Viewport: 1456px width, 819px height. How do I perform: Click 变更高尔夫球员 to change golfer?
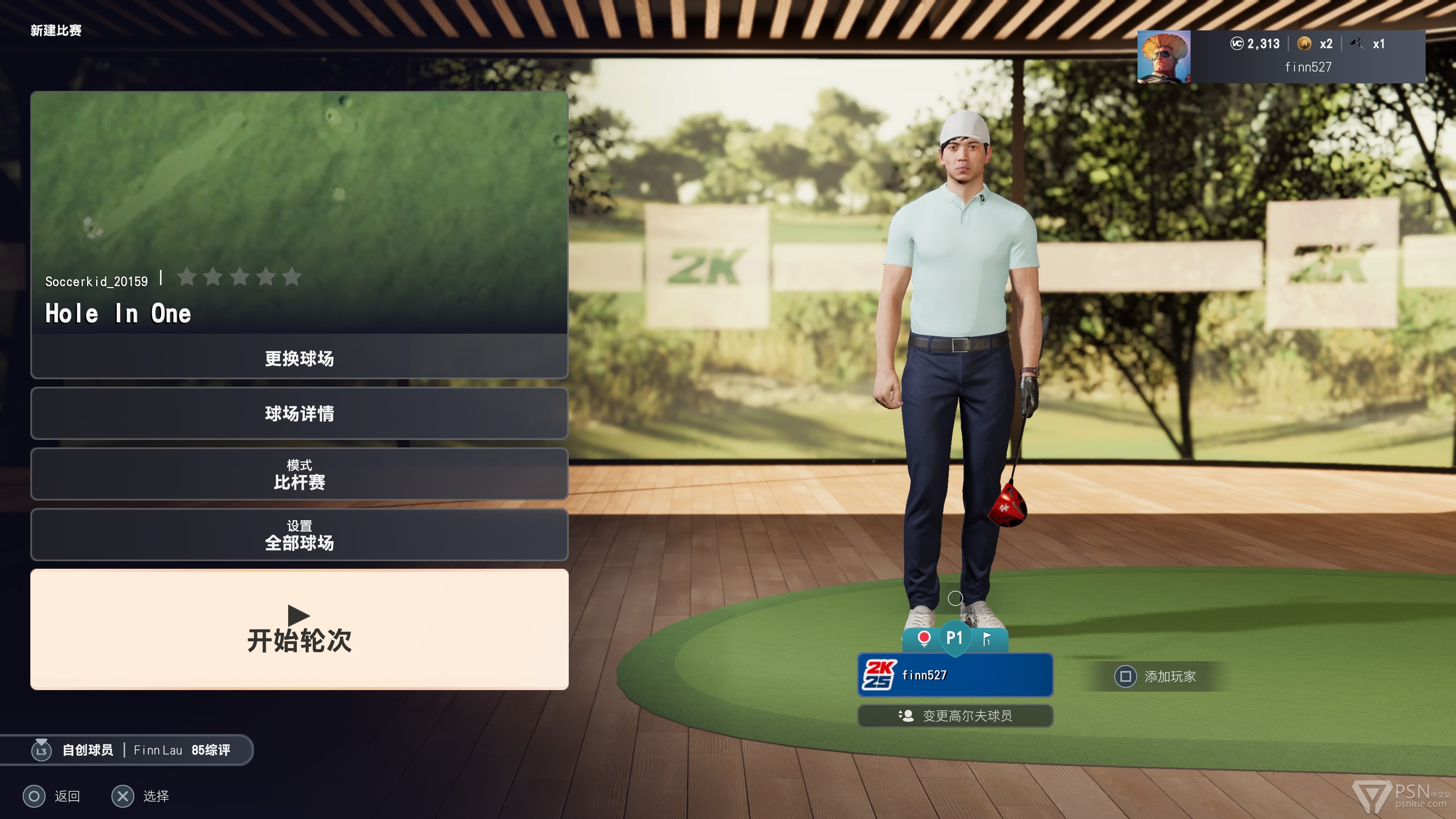tap(955, 715)
